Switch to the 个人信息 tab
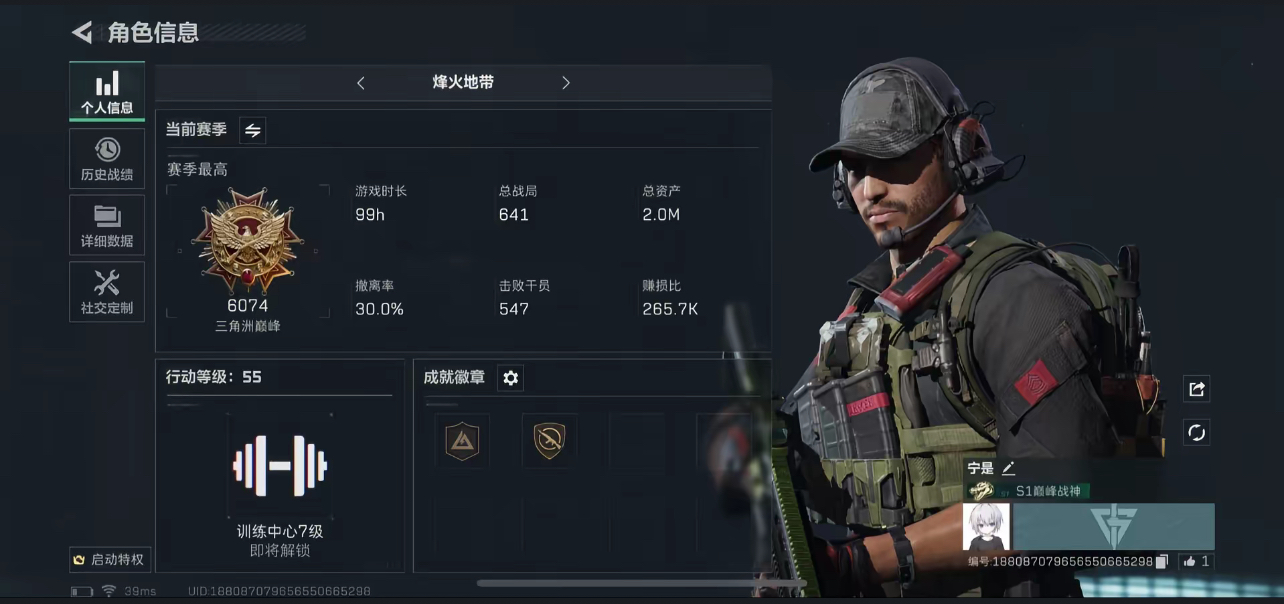 coord(107,92)
